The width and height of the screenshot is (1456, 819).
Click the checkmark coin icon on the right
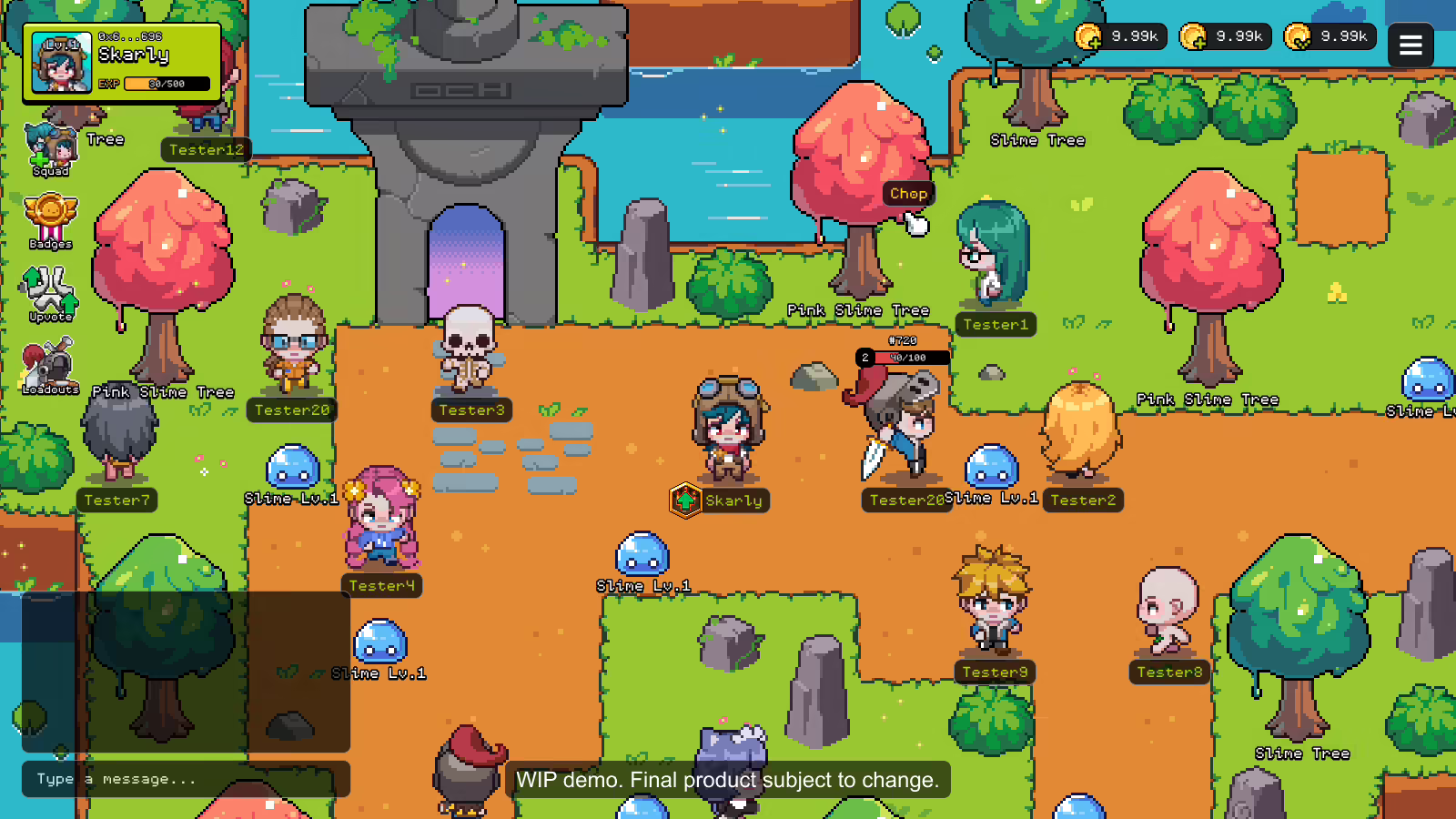click(x=1299, y=36)
